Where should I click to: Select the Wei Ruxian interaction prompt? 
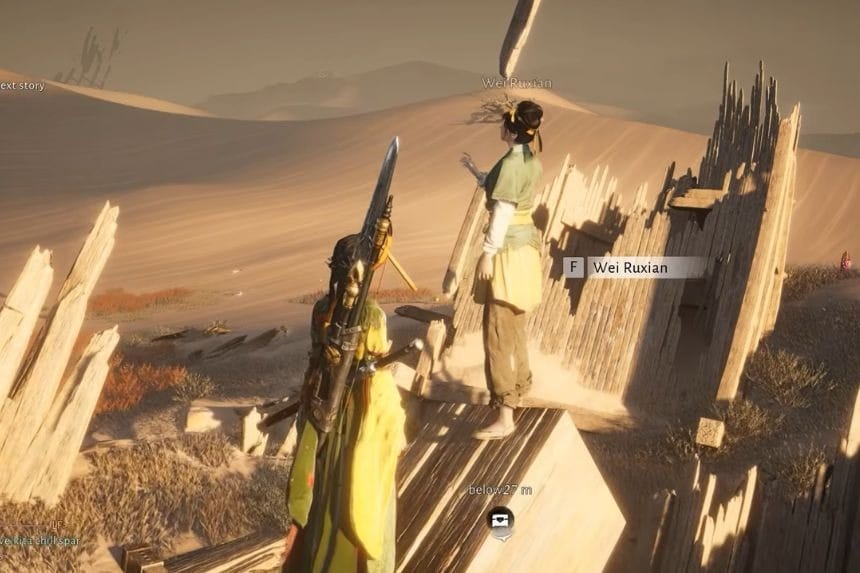pos(634,267)
